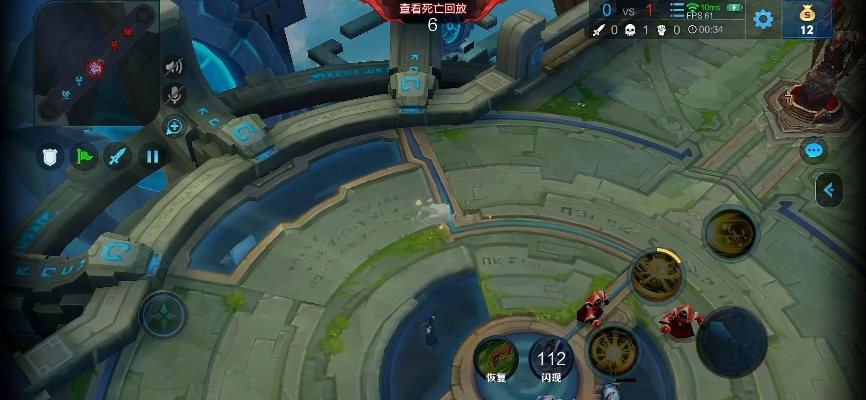Open the quick chat bubble

(x=814, y=151)
